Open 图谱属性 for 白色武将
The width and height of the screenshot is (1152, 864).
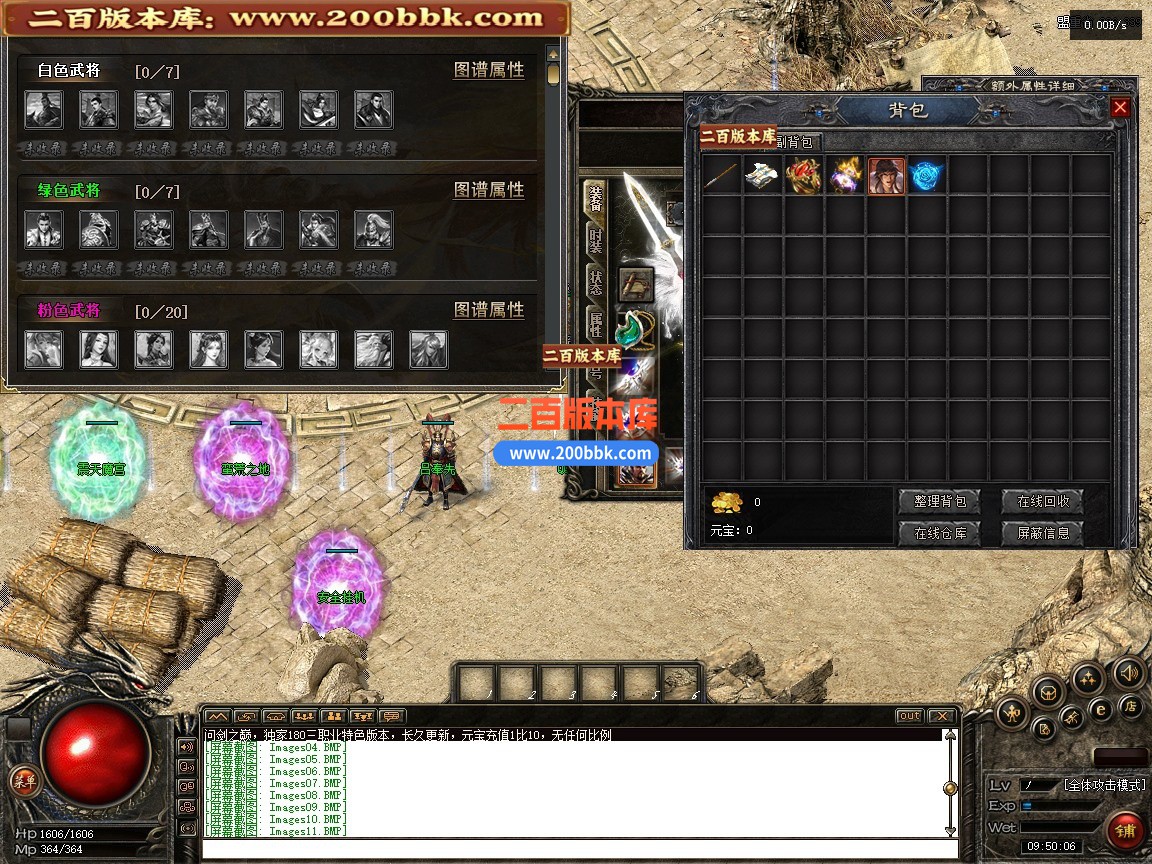pyautogui.click(x=489, y=70)
